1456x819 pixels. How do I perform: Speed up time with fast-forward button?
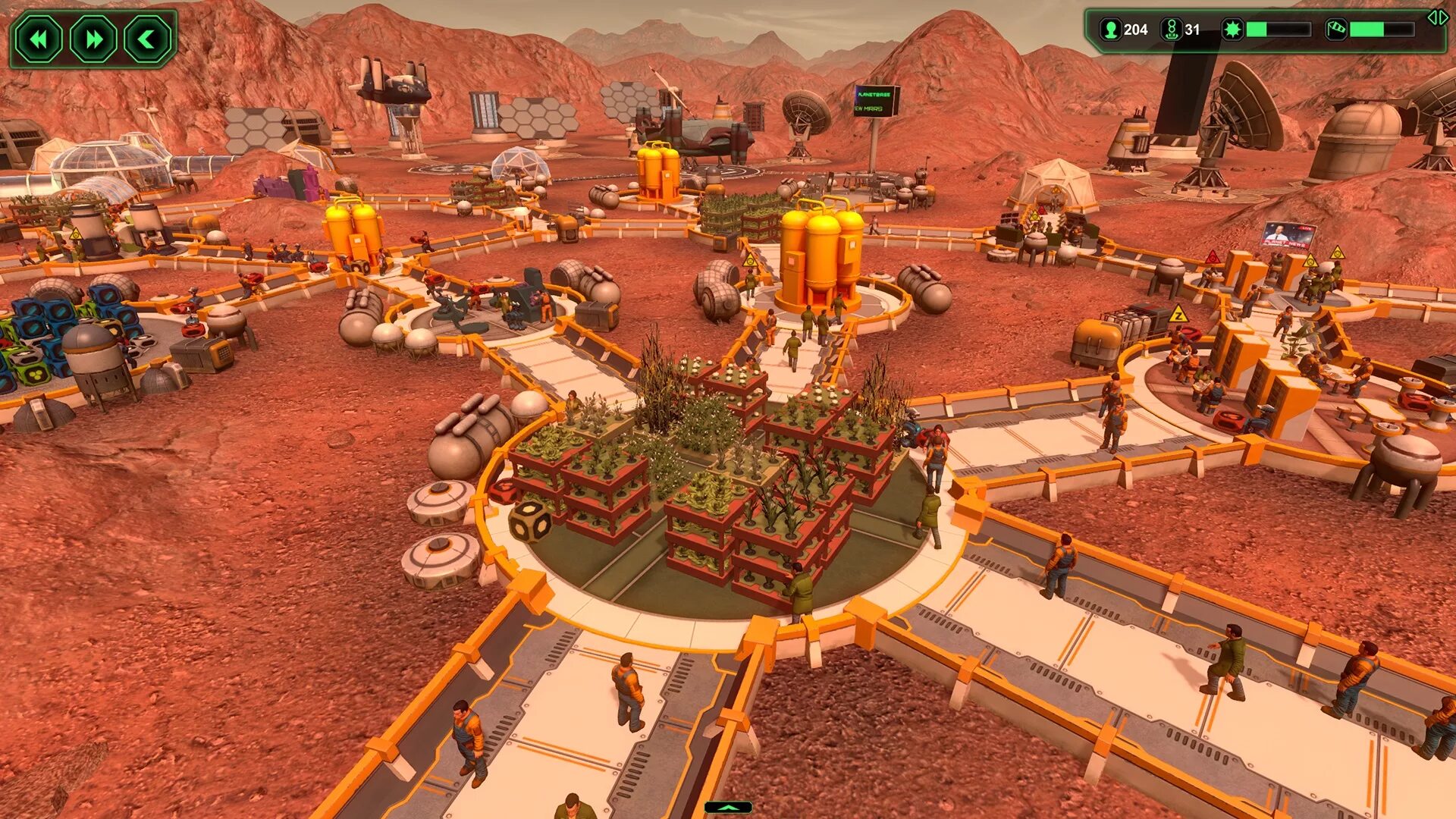[x=93, y=39]
